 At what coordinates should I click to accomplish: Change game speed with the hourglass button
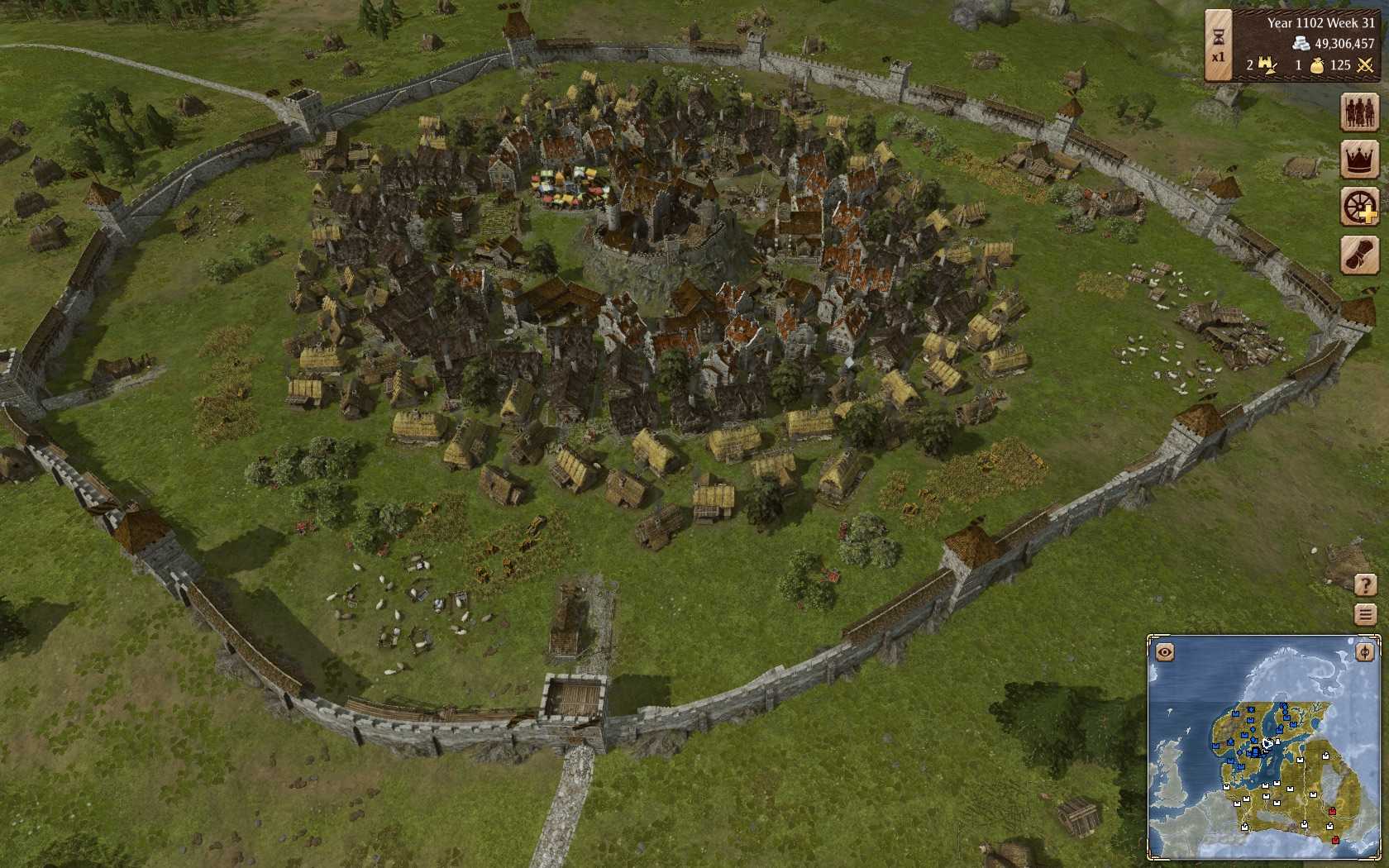(x=1218, y=45)
